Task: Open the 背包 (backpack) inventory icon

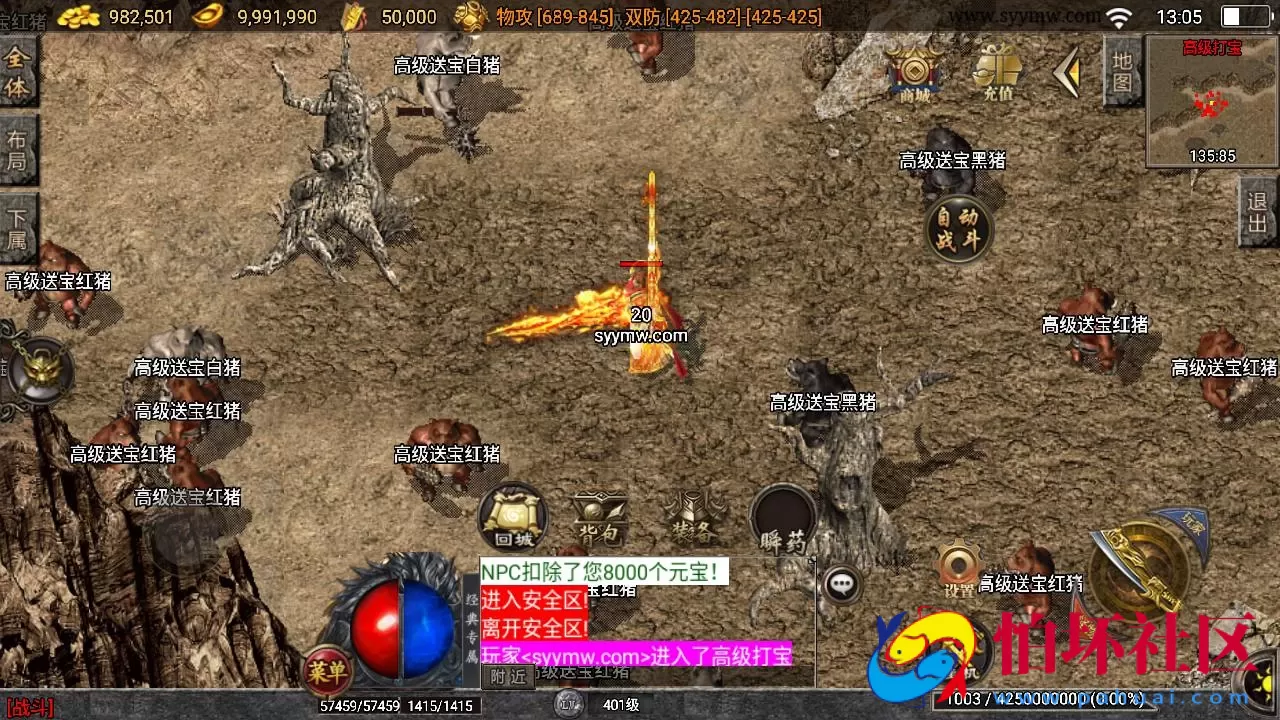Action: (603, 517)
